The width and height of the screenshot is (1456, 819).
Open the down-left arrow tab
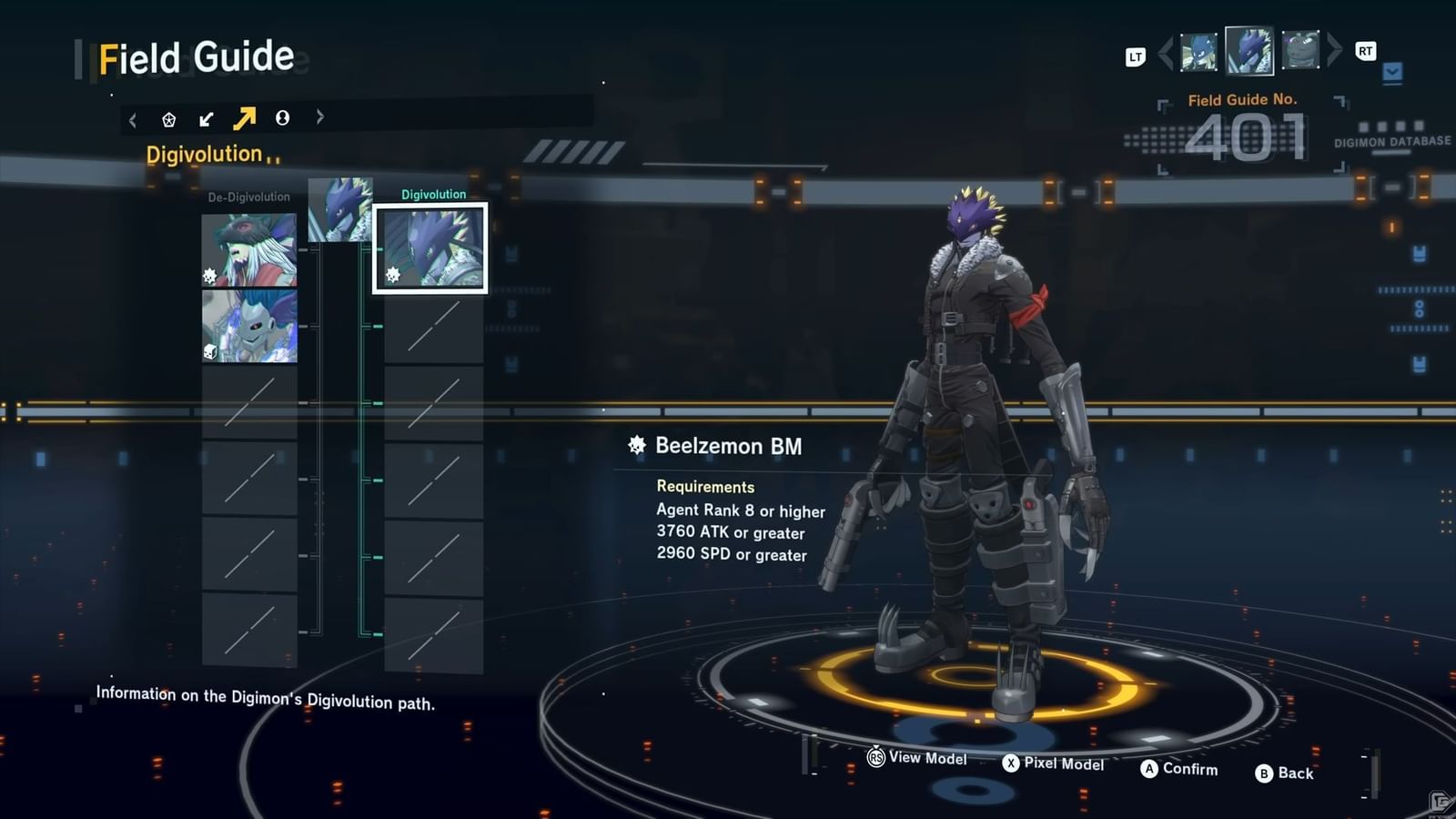point(207,119)
